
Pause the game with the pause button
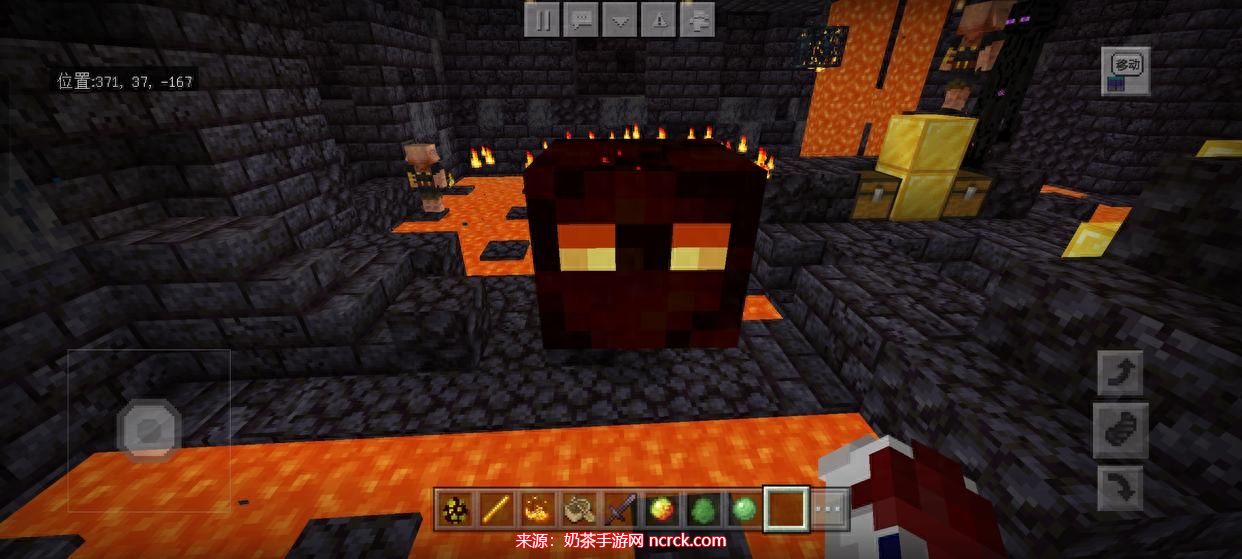[542, 20]
